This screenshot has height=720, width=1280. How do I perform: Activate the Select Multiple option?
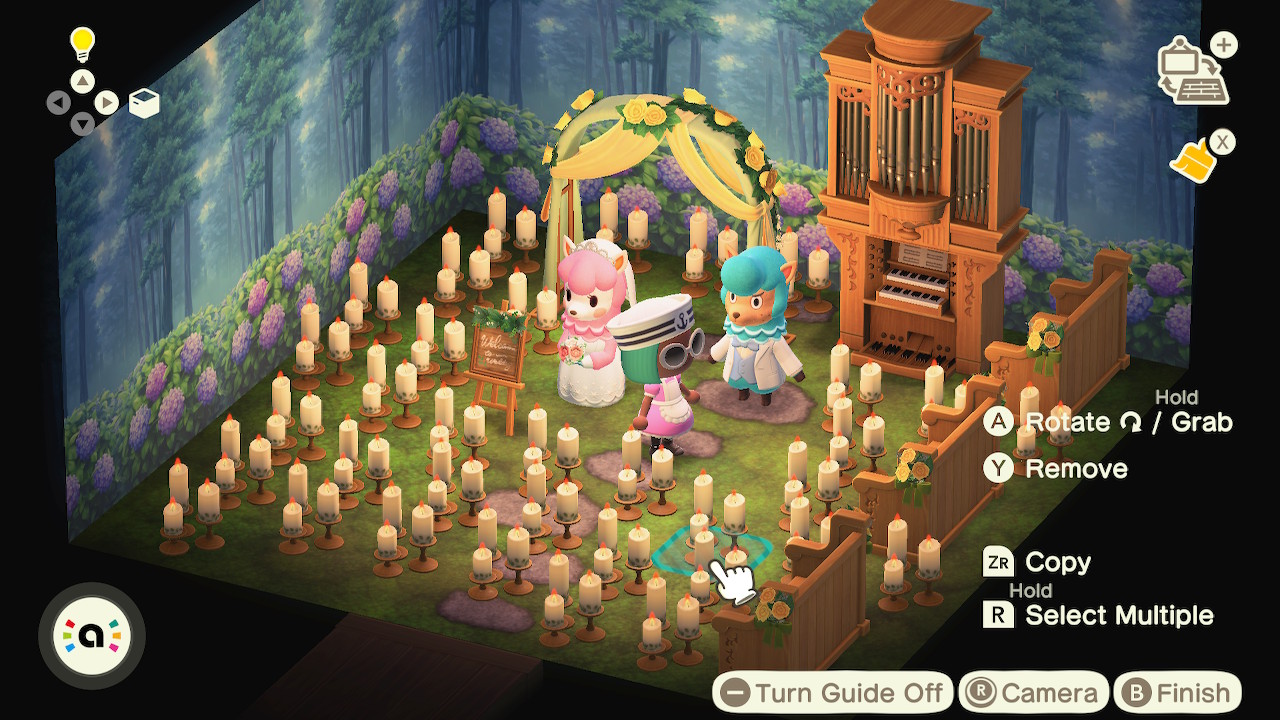point(1101,615)
